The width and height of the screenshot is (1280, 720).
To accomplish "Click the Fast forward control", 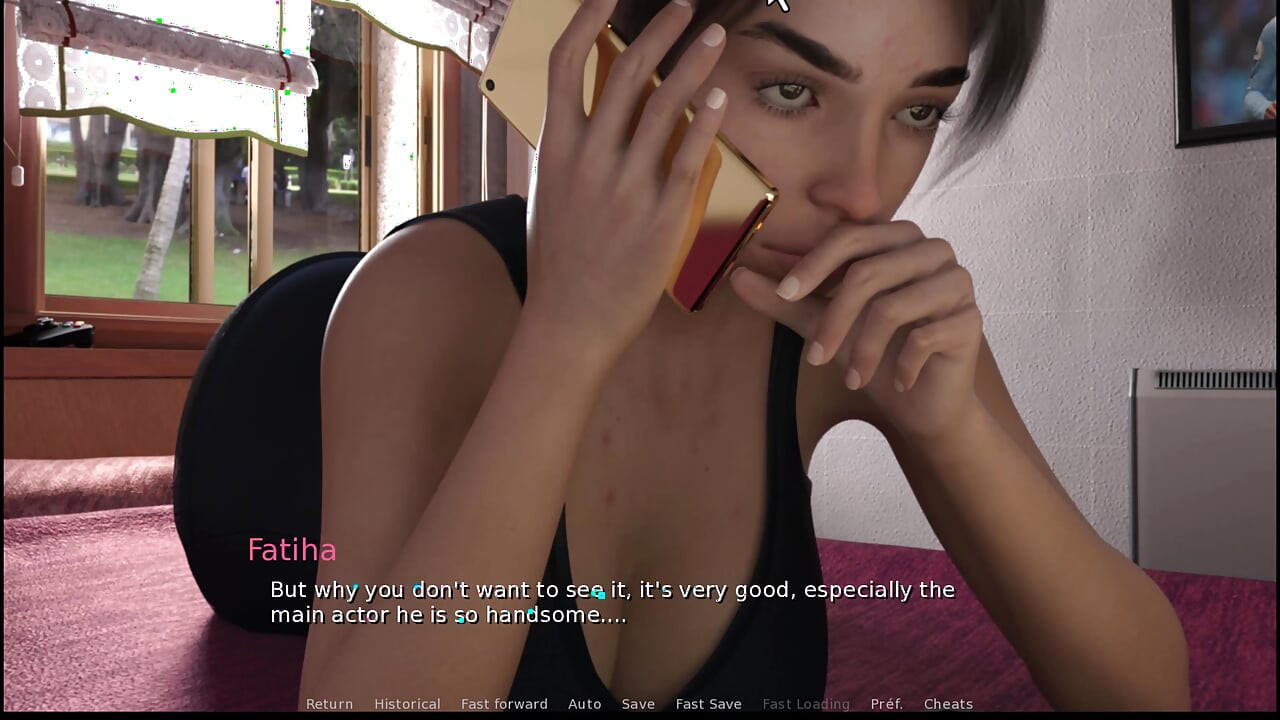I will coord(504,704).
